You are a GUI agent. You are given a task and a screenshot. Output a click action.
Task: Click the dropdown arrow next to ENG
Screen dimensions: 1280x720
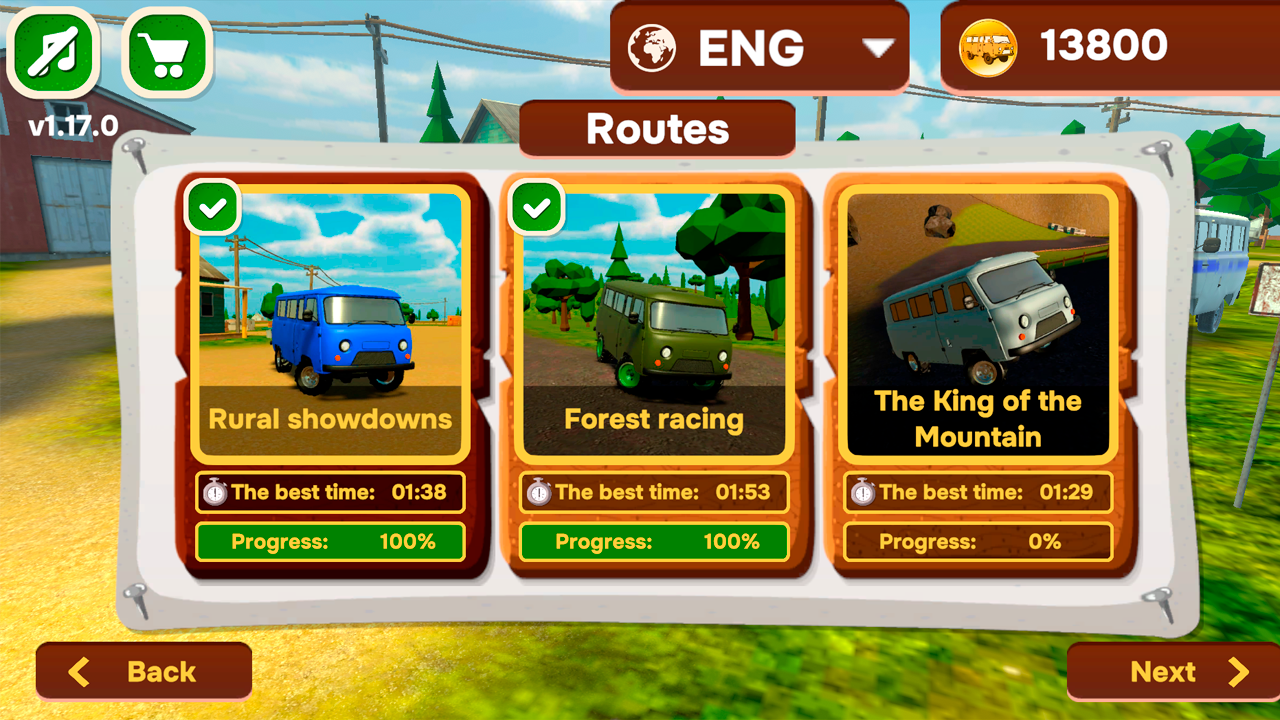tap(878, 45)
